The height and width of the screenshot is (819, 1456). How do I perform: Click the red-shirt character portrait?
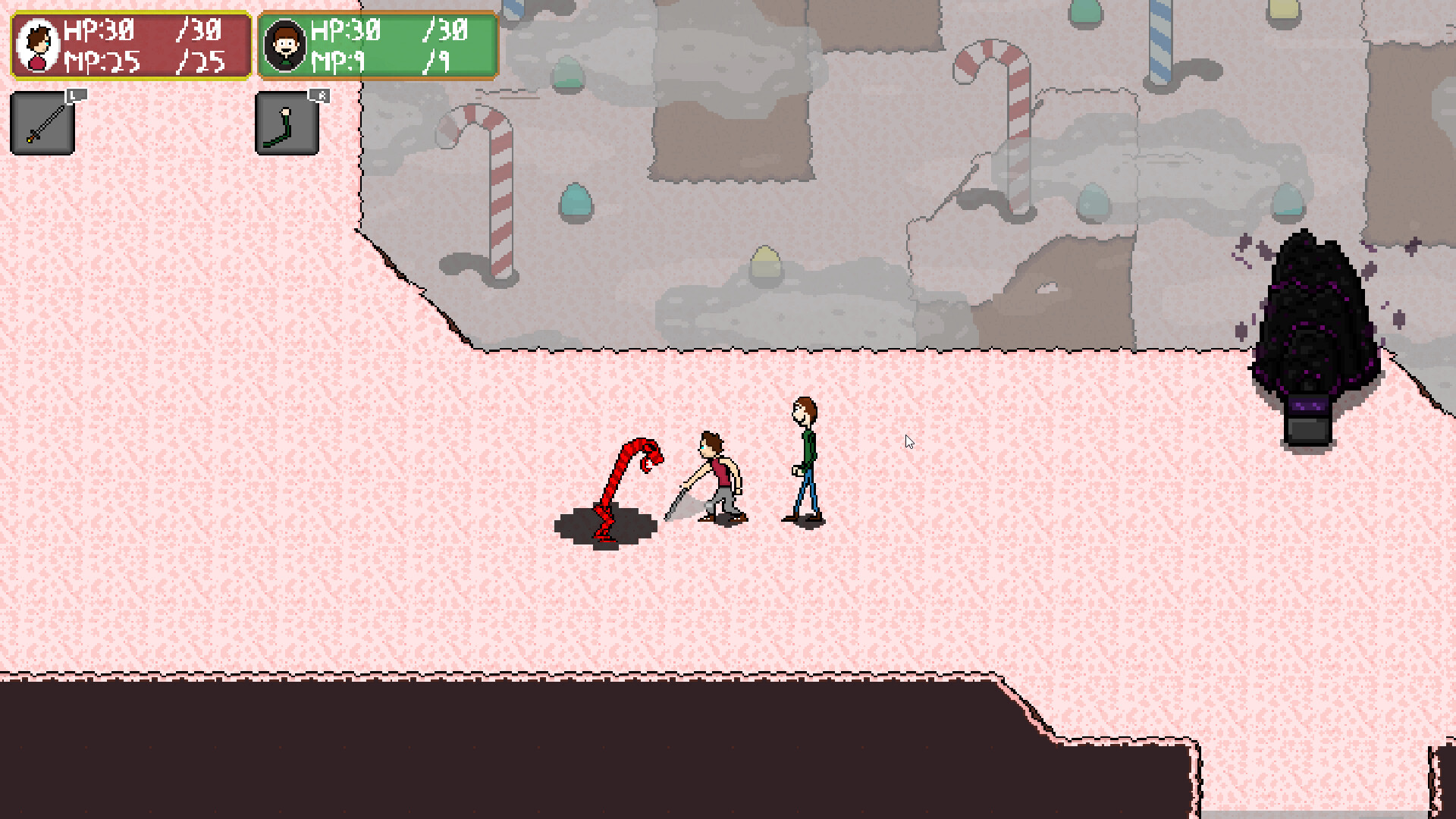coord(36,45)
